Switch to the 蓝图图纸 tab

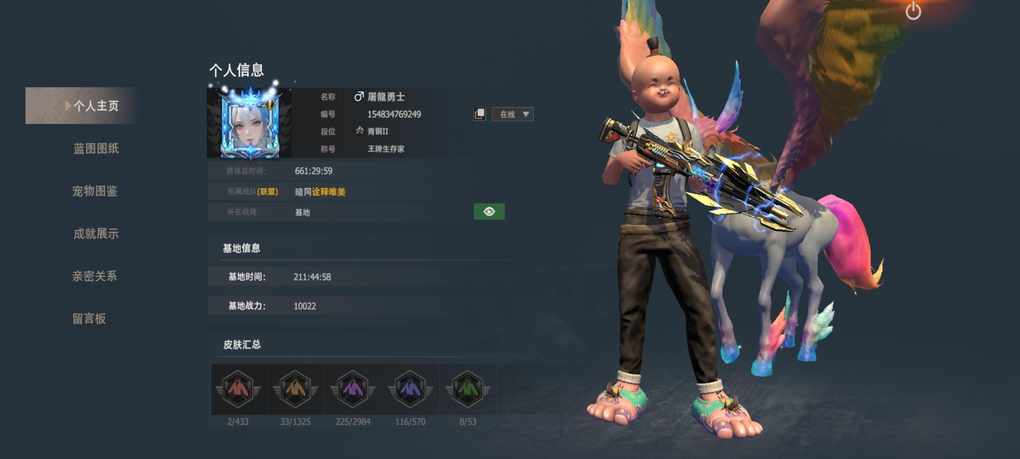click(x=96, y=148)
